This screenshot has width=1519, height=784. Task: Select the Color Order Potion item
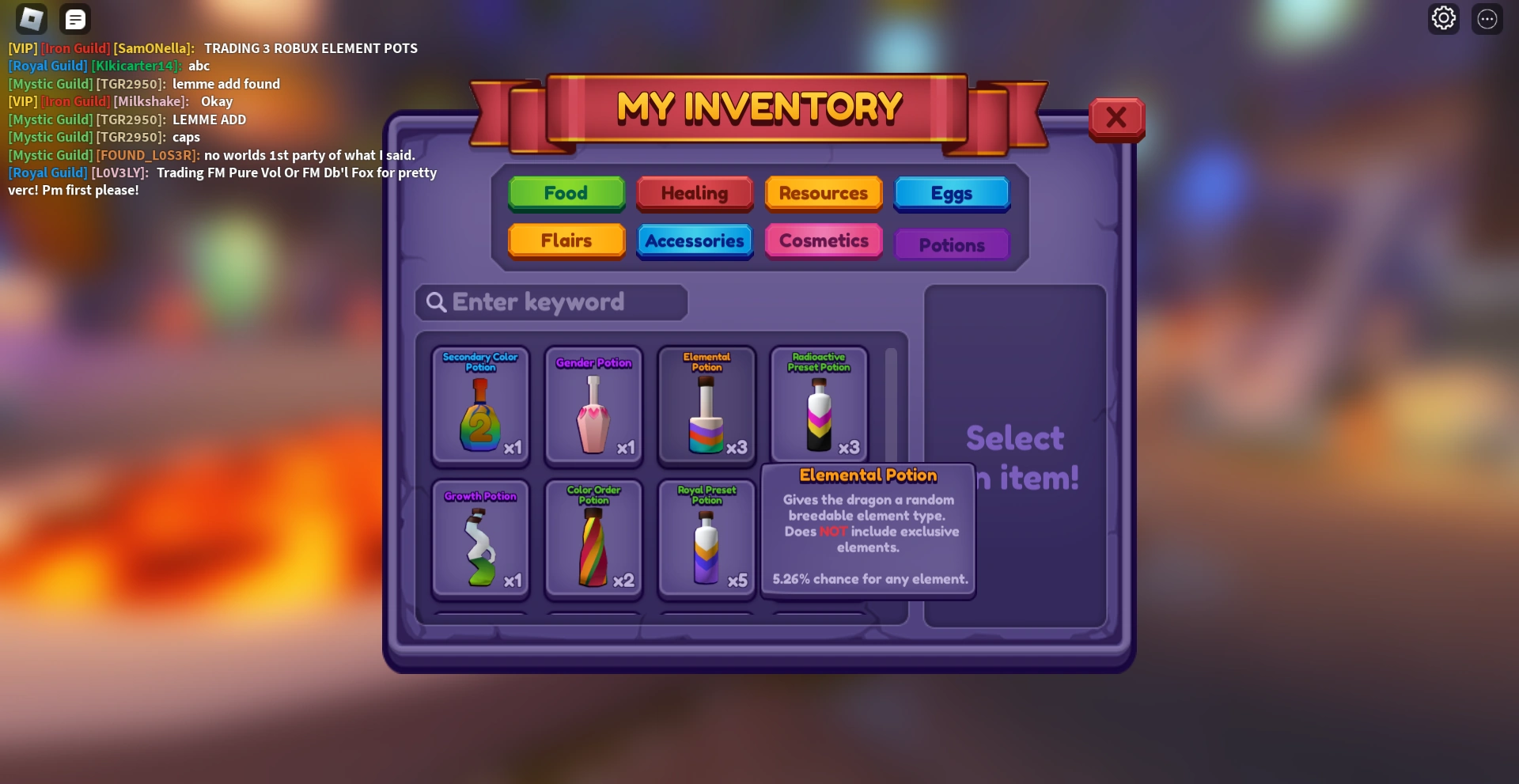[x=593, y=539]
